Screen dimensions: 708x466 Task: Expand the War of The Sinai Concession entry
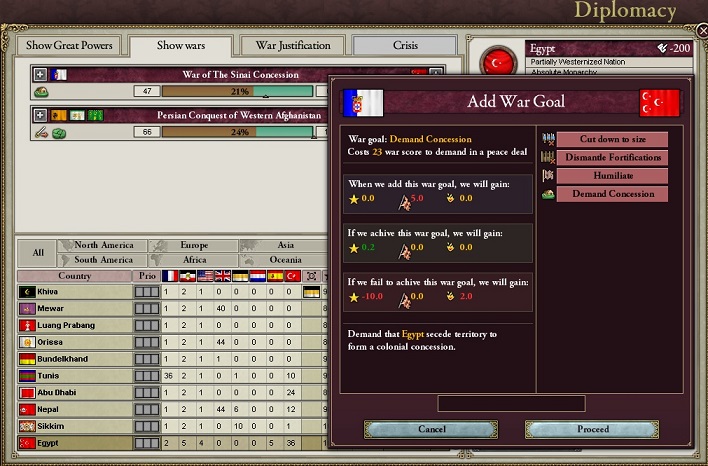(40, 74)
